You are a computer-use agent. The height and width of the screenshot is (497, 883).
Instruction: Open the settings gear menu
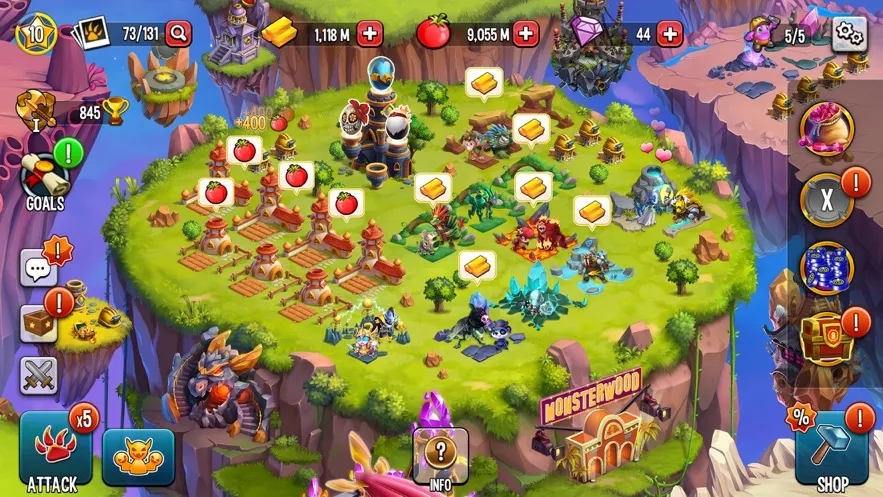(849, 33)
